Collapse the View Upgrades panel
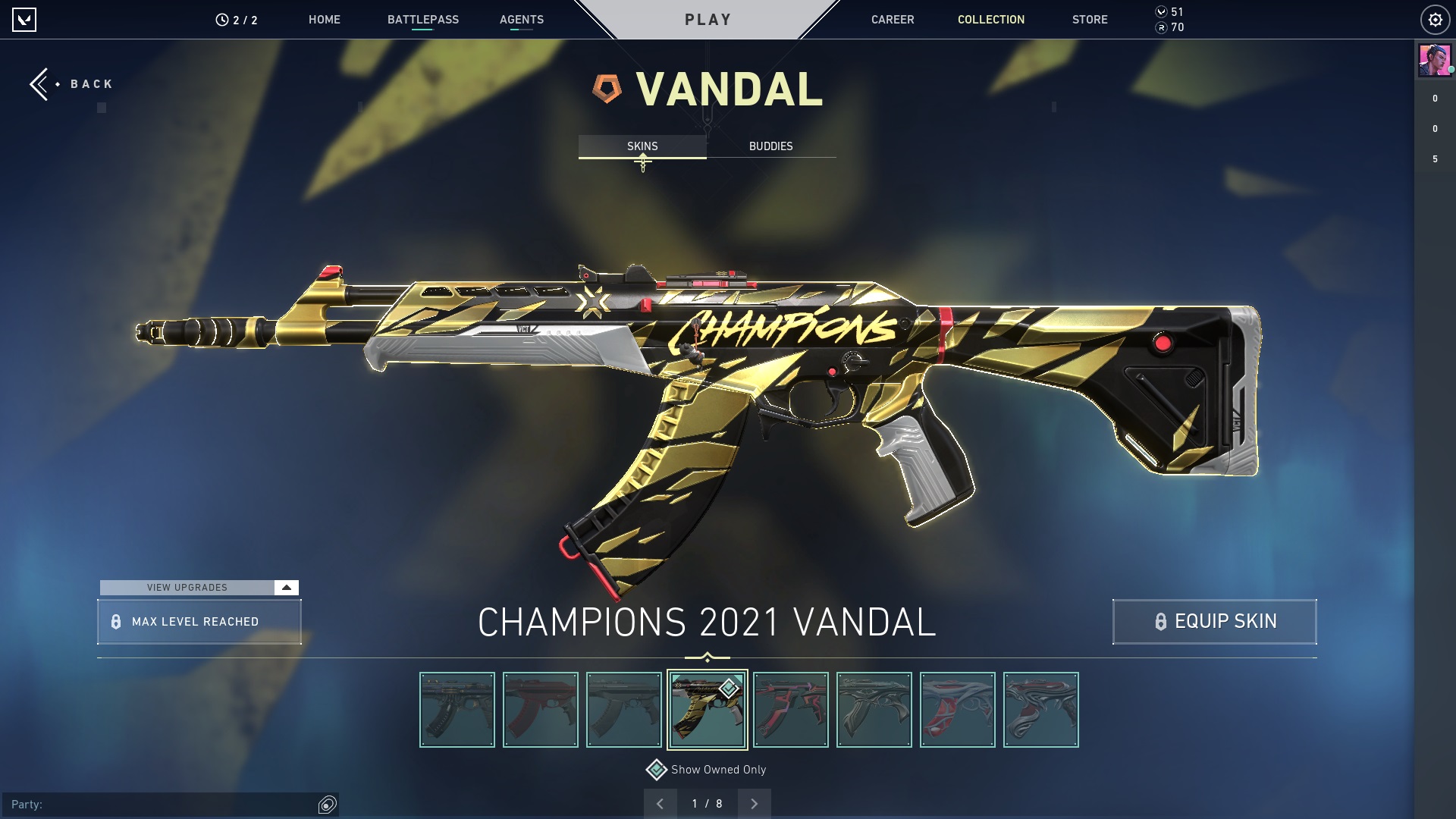This screenshot has height=819, width=1456. coord(285,587)
